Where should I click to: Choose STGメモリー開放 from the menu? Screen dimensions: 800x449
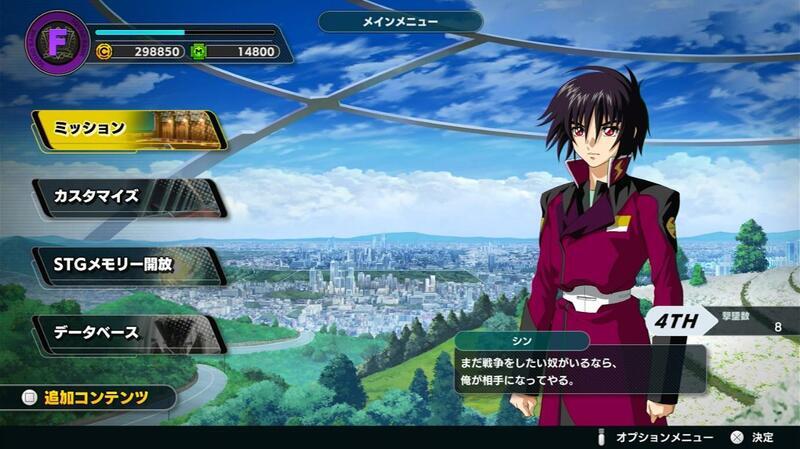tap(128, 265)
